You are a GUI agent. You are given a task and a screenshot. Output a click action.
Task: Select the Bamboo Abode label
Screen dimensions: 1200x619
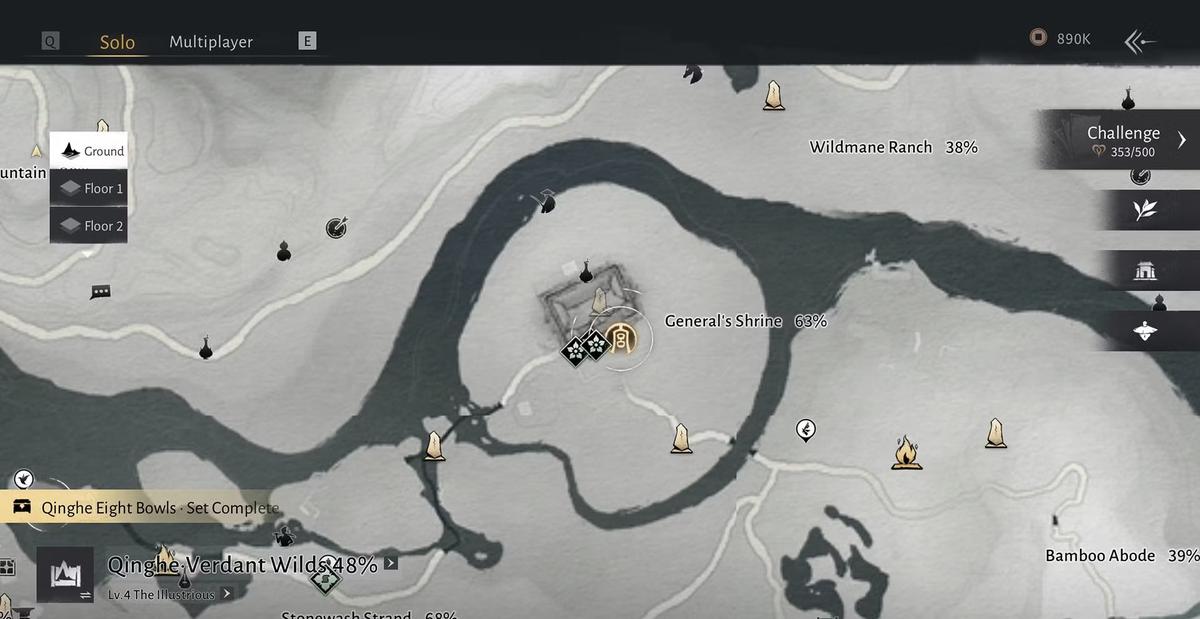(x=1100, y=556)
